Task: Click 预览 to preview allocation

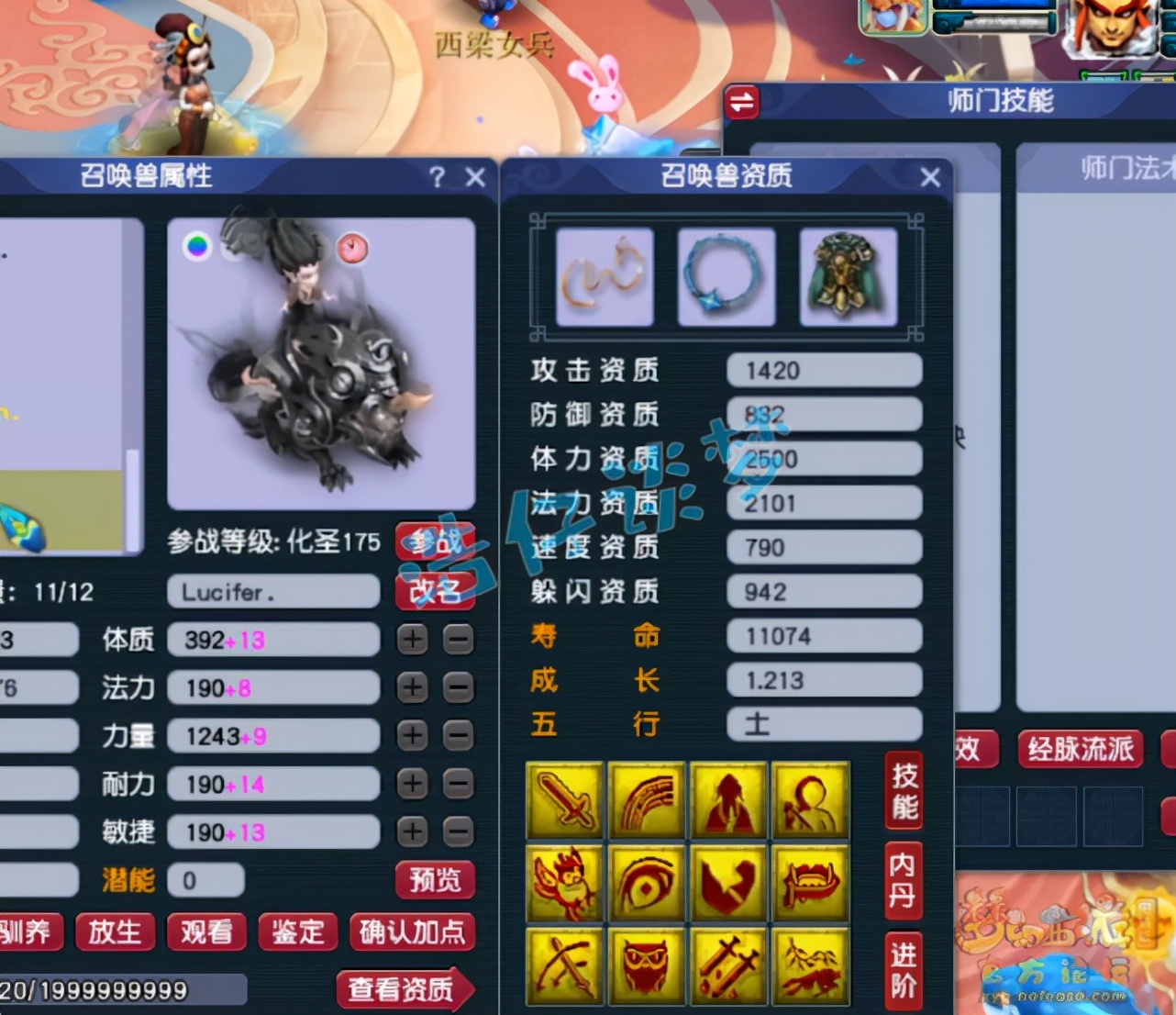Action: click(x=434, y=881)
